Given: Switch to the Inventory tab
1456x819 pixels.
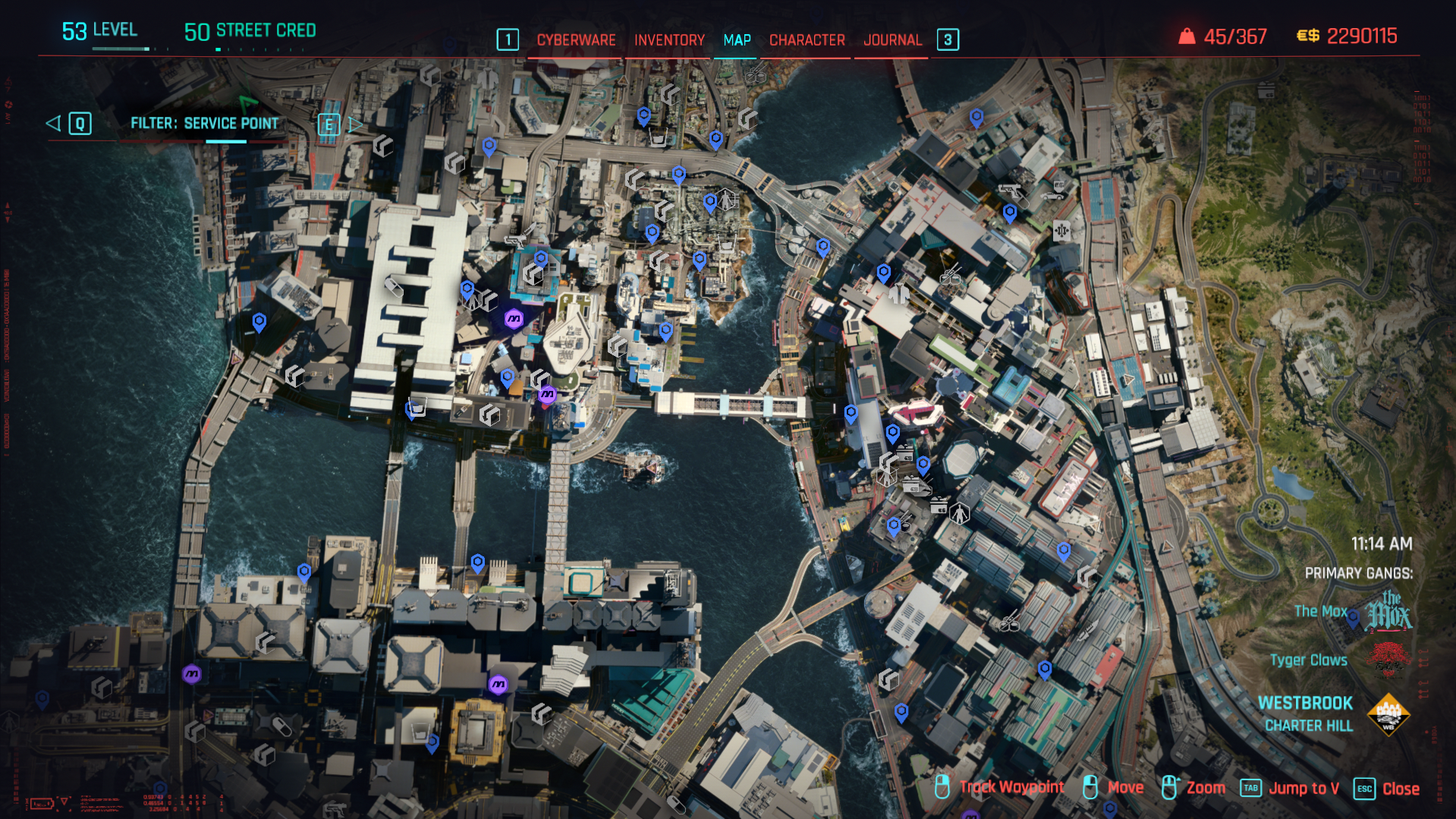Looking at the screenshot, I should (x=669, y=40).
